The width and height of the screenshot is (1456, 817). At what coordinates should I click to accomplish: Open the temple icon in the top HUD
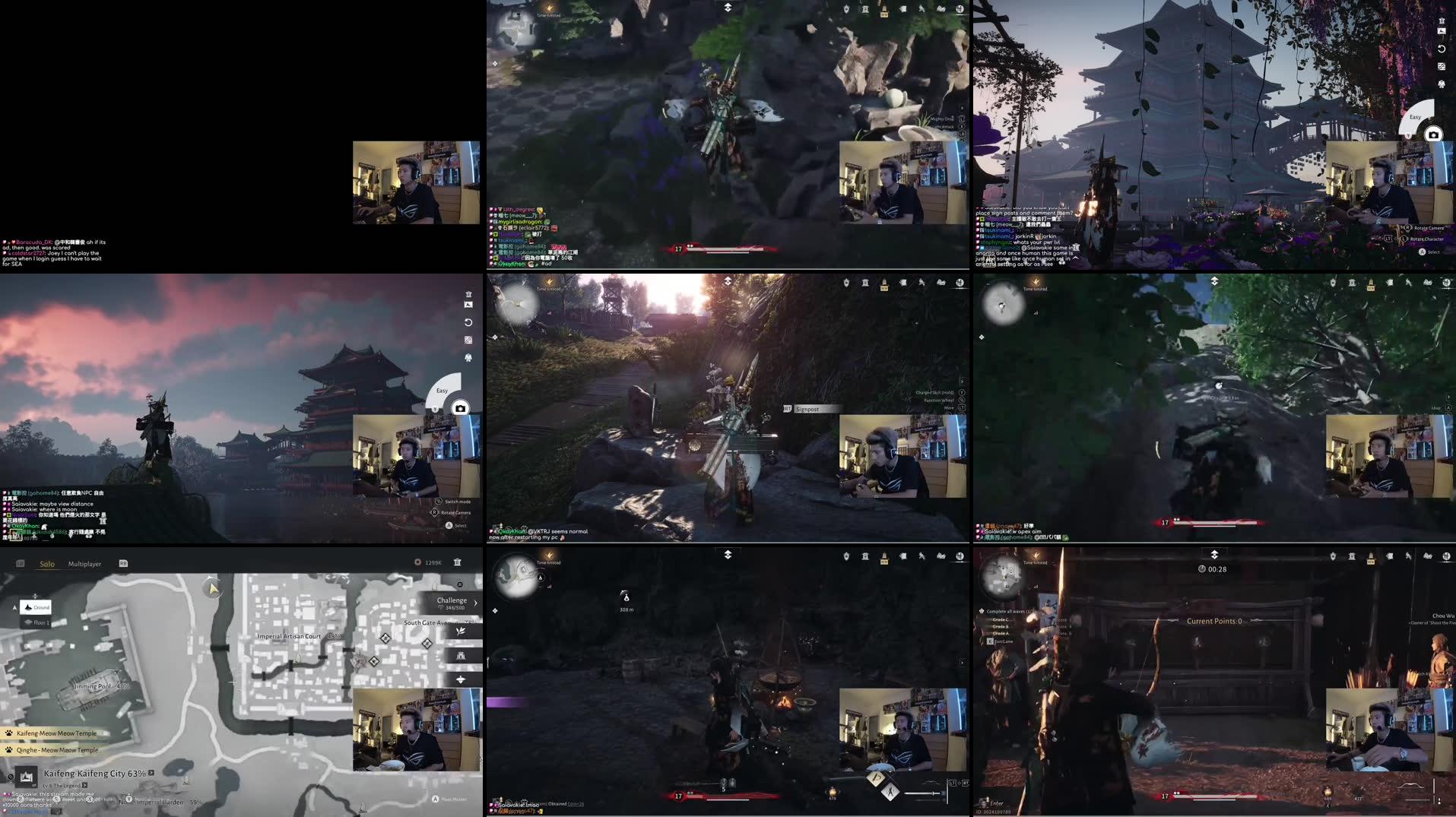[866, 9]
